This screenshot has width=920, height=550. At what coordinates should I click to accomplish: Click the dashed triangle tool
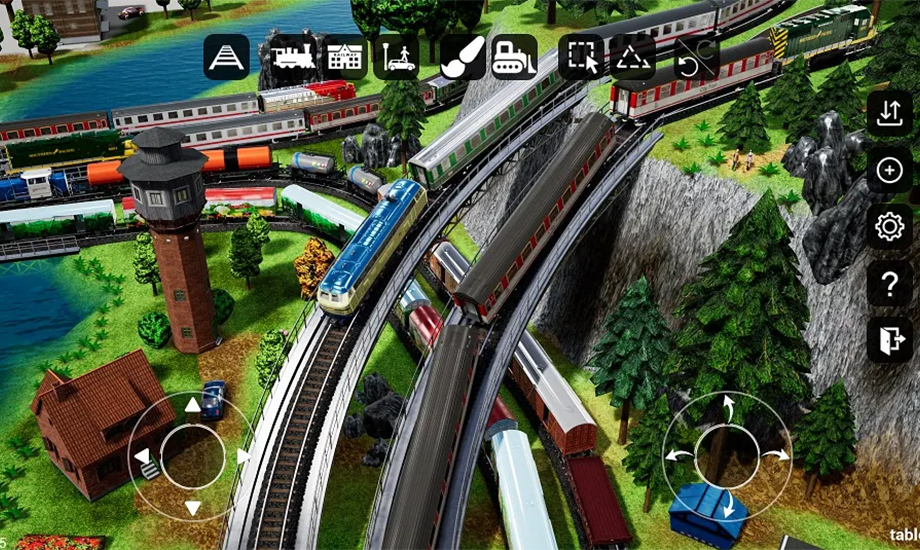click(x=633, y=57)
